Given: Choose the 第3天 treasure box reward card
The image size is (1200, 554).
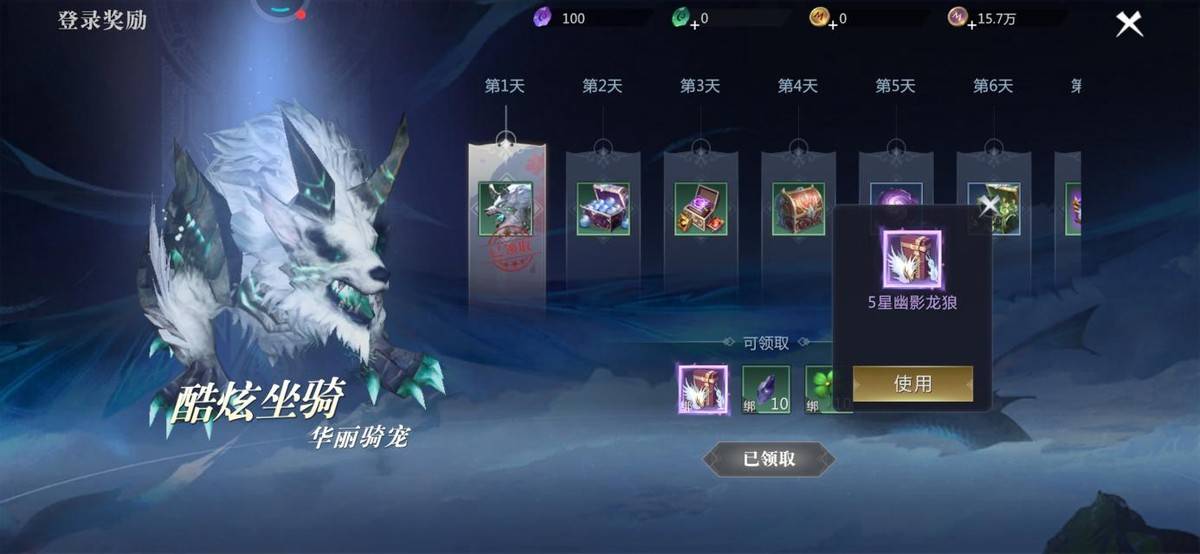Looking at the screenshot, I should coord(700,209).
